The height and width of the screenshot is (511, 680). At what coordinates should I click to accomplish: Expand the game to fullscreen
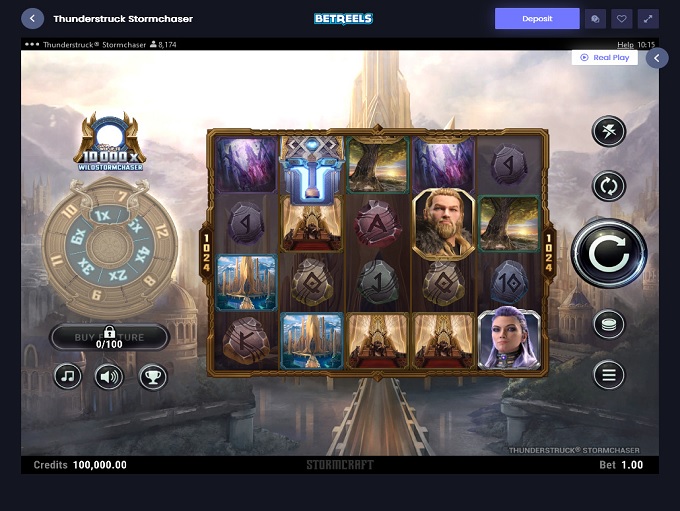(648, 19)
